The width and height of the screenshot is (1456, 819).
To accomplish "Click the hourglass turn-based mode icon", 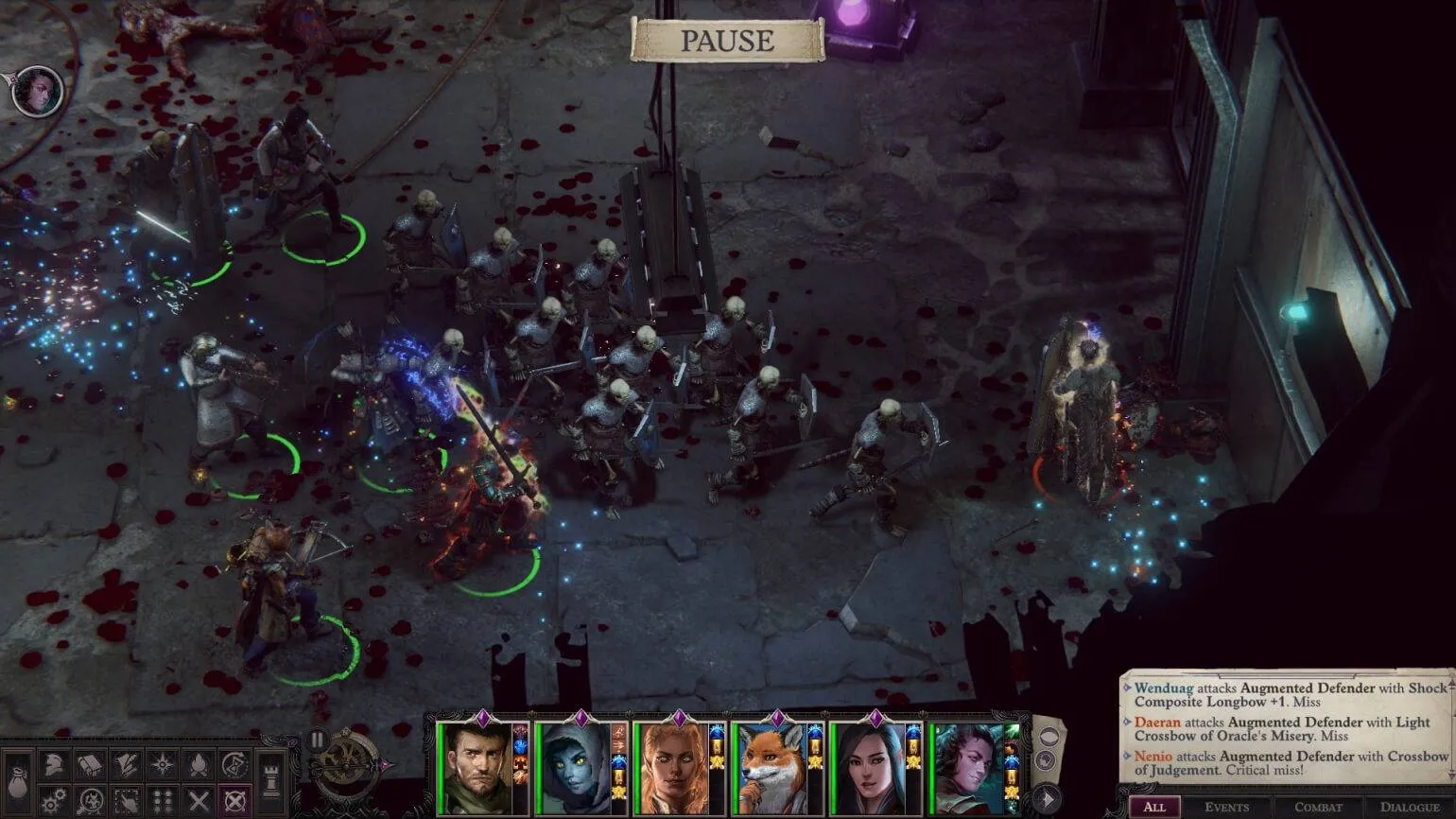I will [234, 765].
